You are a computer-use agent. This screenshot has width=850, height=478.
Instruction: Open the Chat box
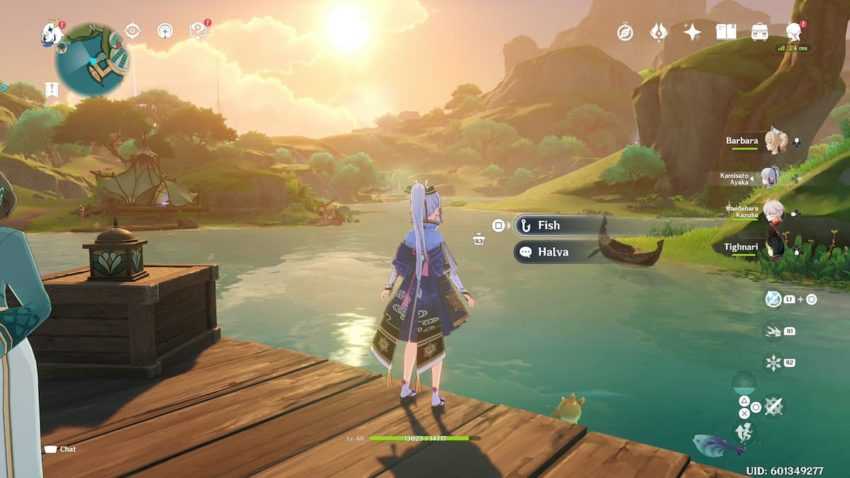pyautogui.click(x=60, y=449)
